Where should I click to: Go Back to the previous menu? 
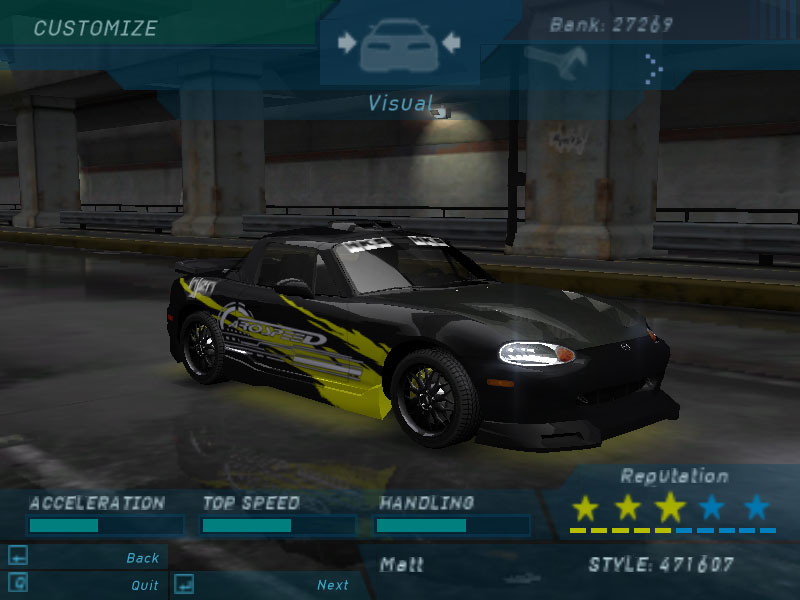[142, 558]
